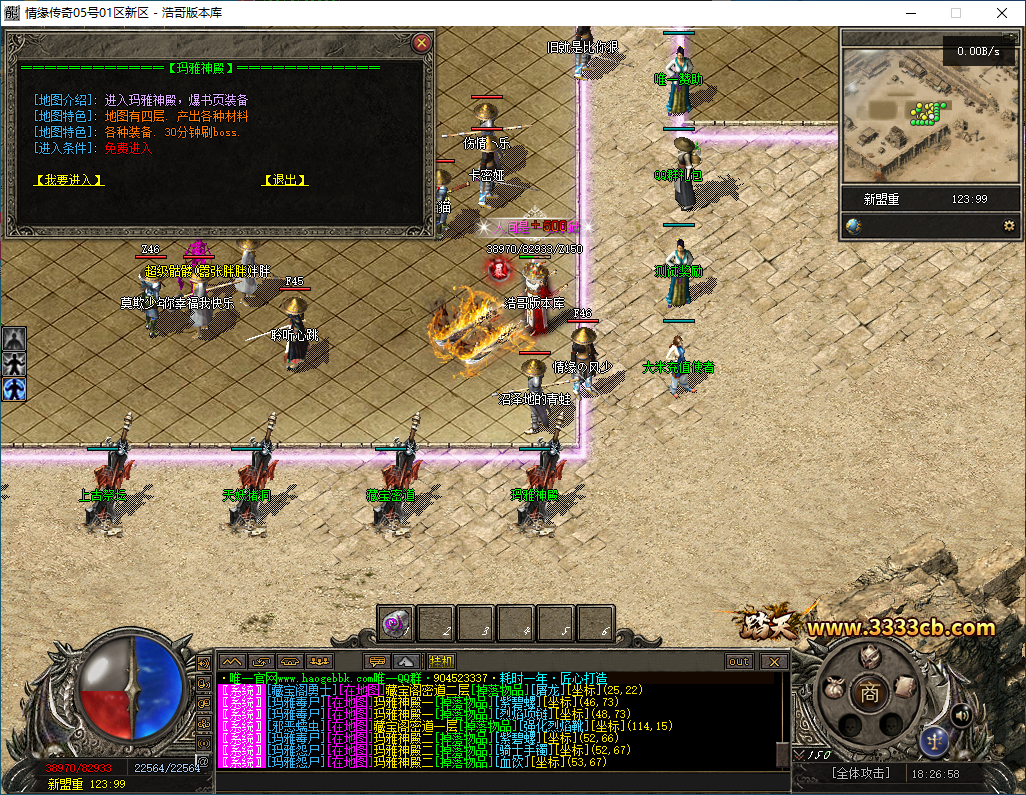Image resolution: width=1026 pixels, height=795 pixels.
Task: Open the world map globe icon
Action: coord(853,226)
